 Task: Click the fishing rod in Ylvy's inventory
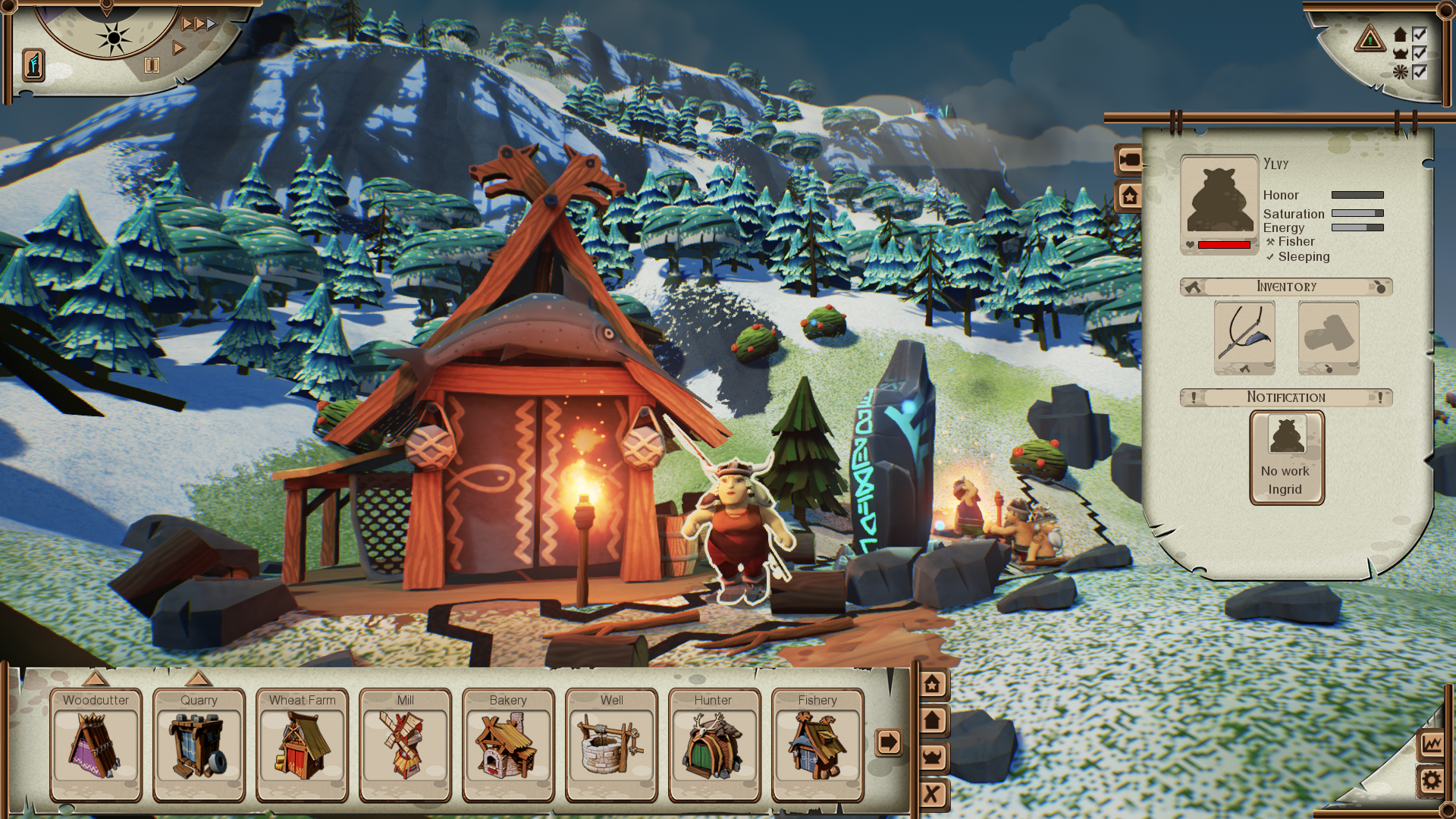point(1244,337)
